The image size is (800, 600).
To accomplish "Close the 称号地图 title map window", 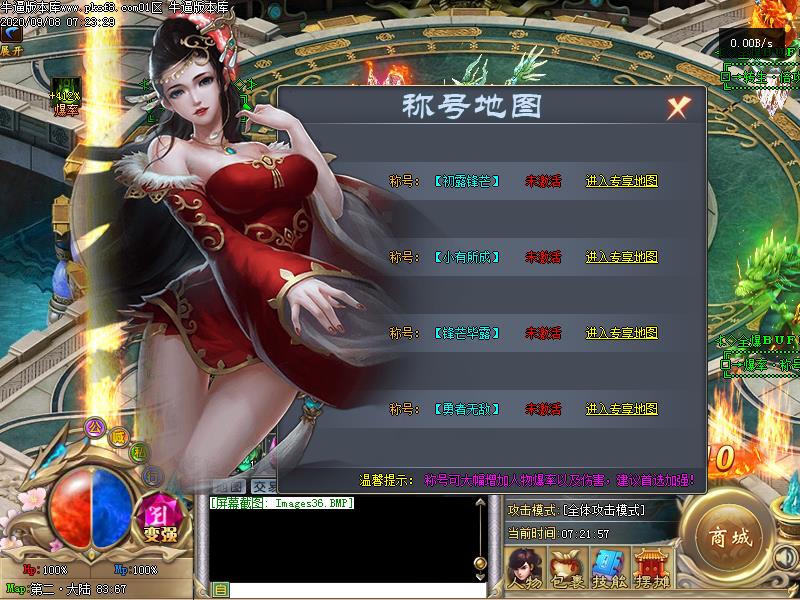I will click(679, 107).
